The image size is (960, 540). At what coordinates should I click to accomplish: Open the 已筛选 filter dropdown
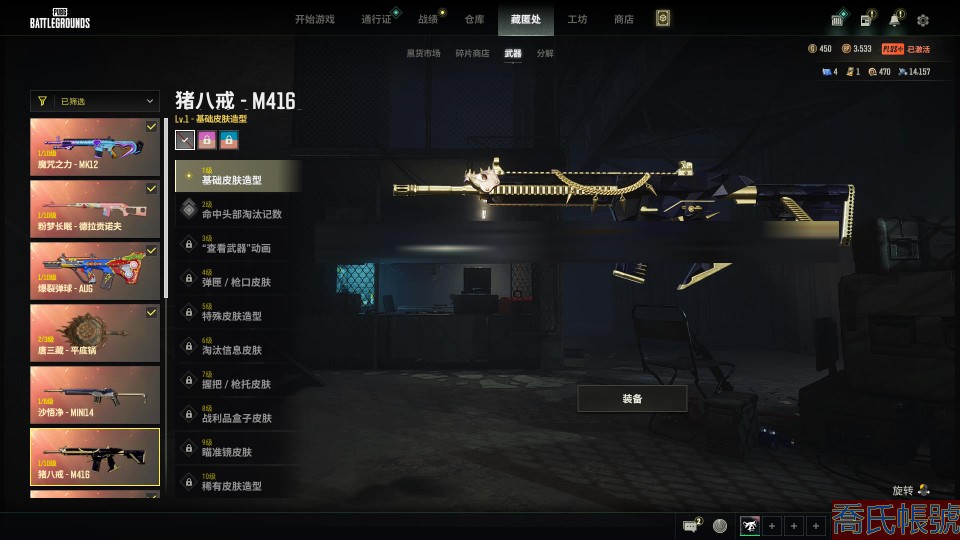tap(95, 101)
